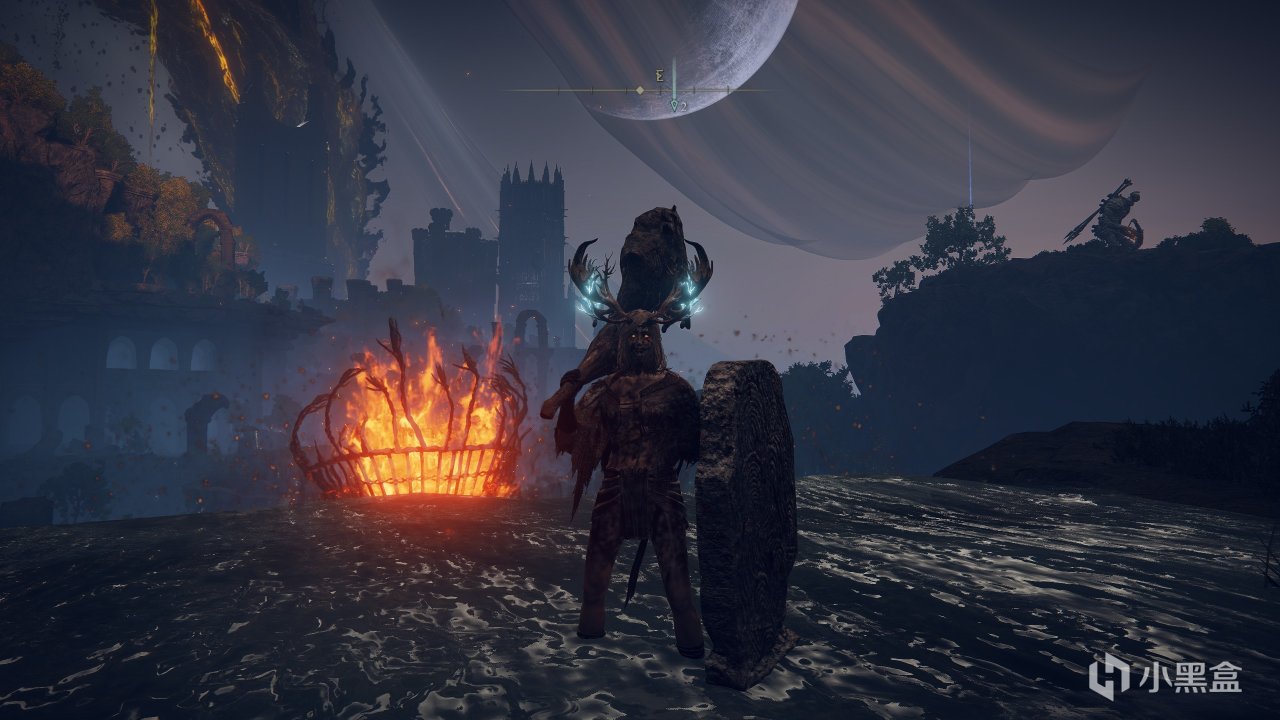Viewport: 1280px width, 720px height.
Task: Click the teal waypoint marker on the compass
Action: tap(675, 104)
